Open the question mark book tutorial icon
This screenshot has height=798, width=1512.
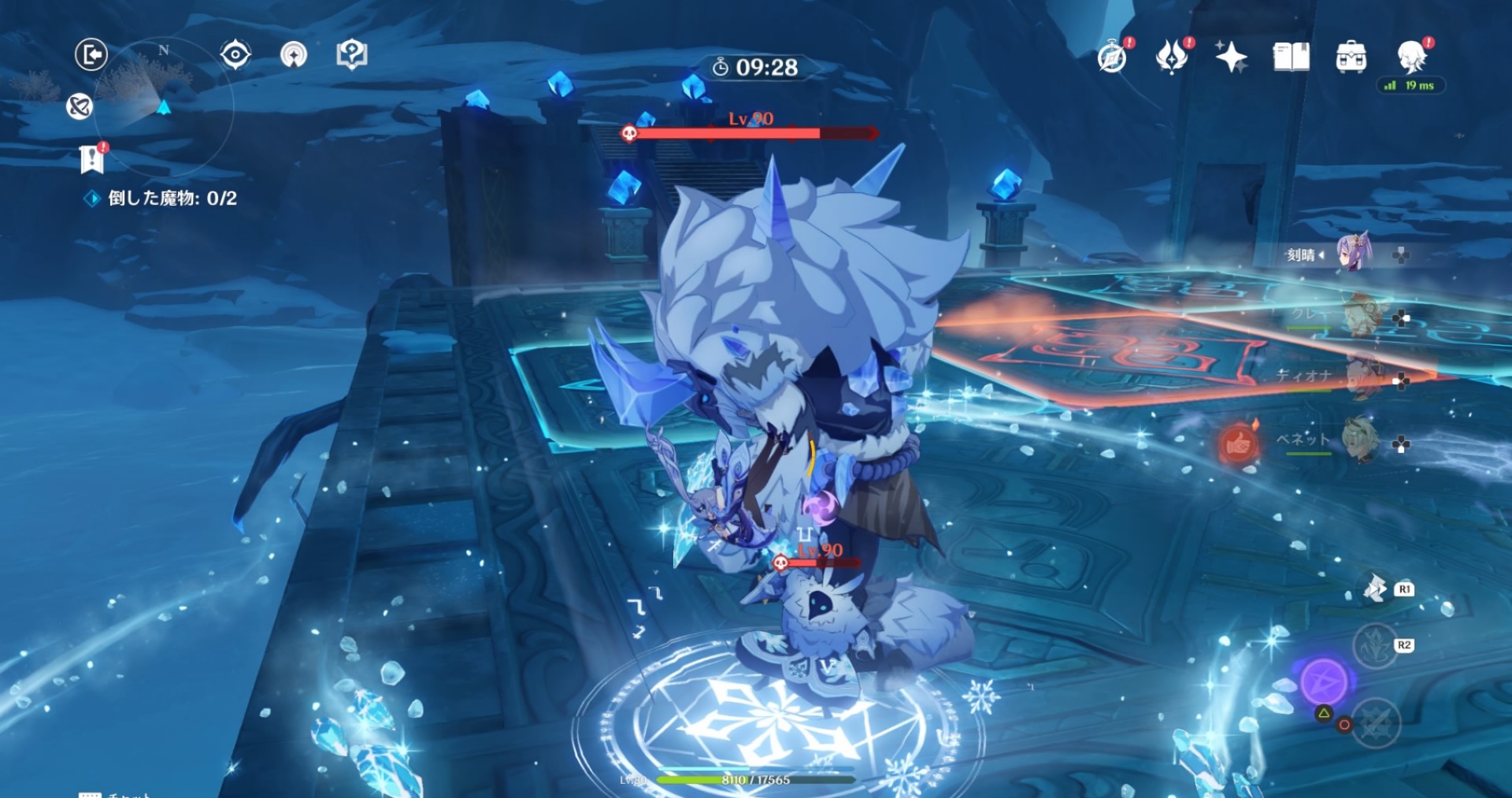[x=351, y=55]
